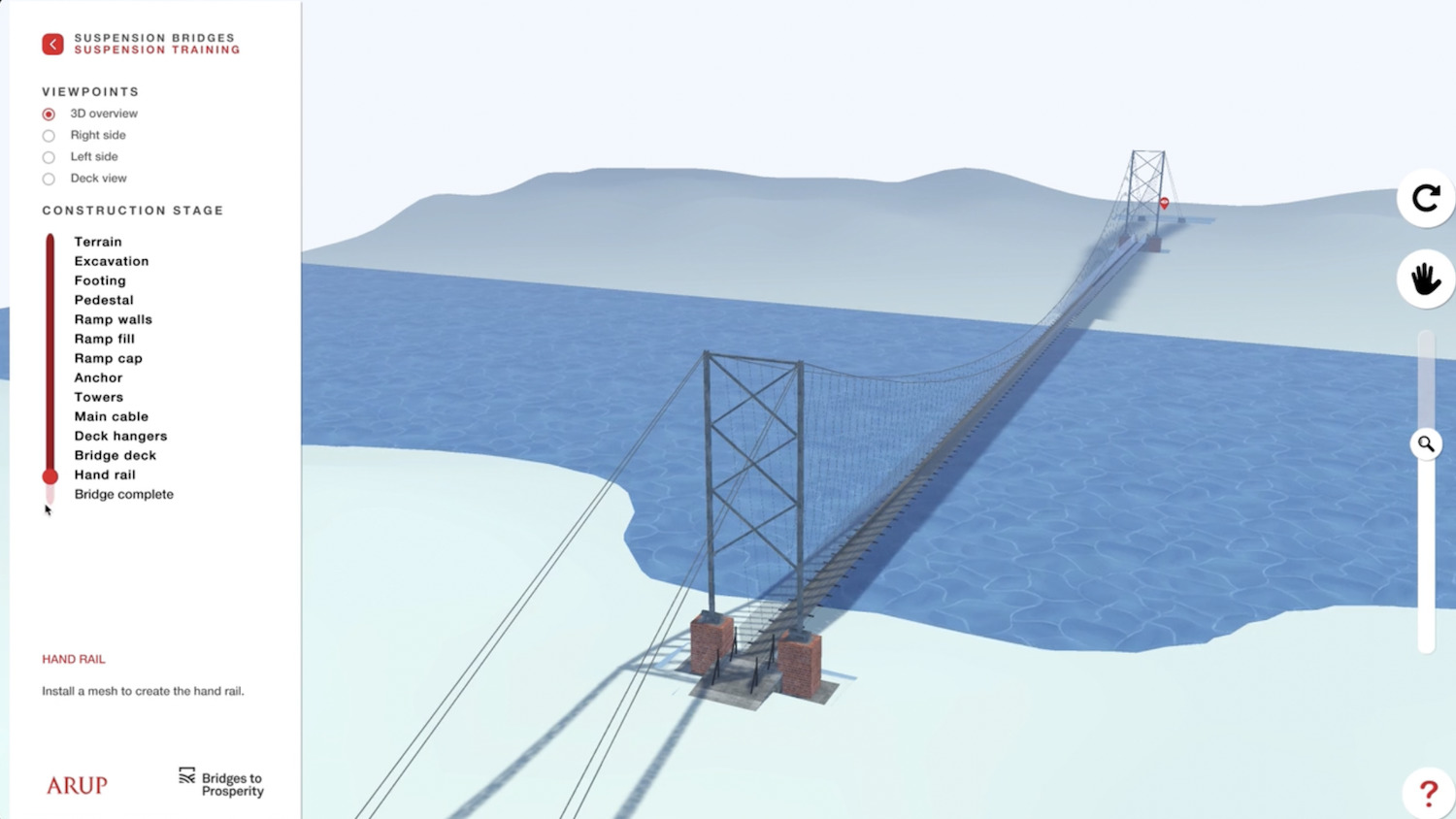Select the Bridge complete stage
The width and height of the screenshot is (1456, 819).
[123, 494]
